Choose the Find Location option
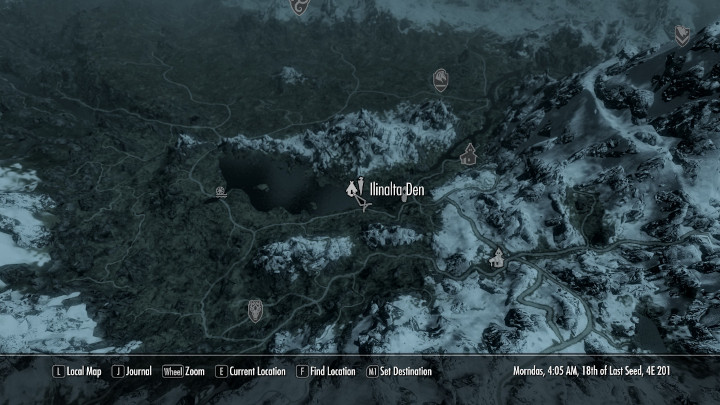The width and height of the screenshot is (720, 405). click(326, 372)
